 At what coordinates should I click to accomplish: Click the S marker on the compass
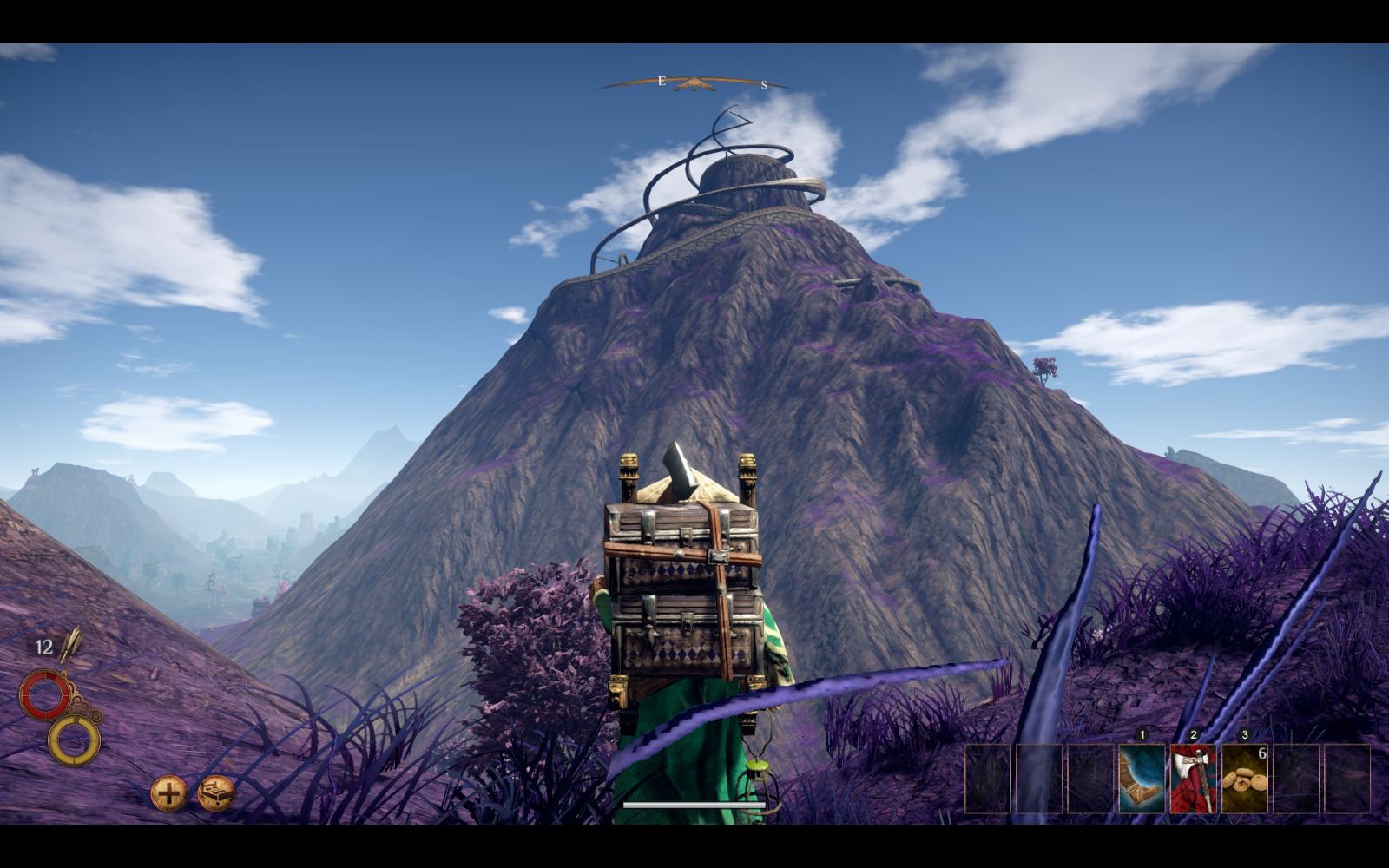point(763,85)
